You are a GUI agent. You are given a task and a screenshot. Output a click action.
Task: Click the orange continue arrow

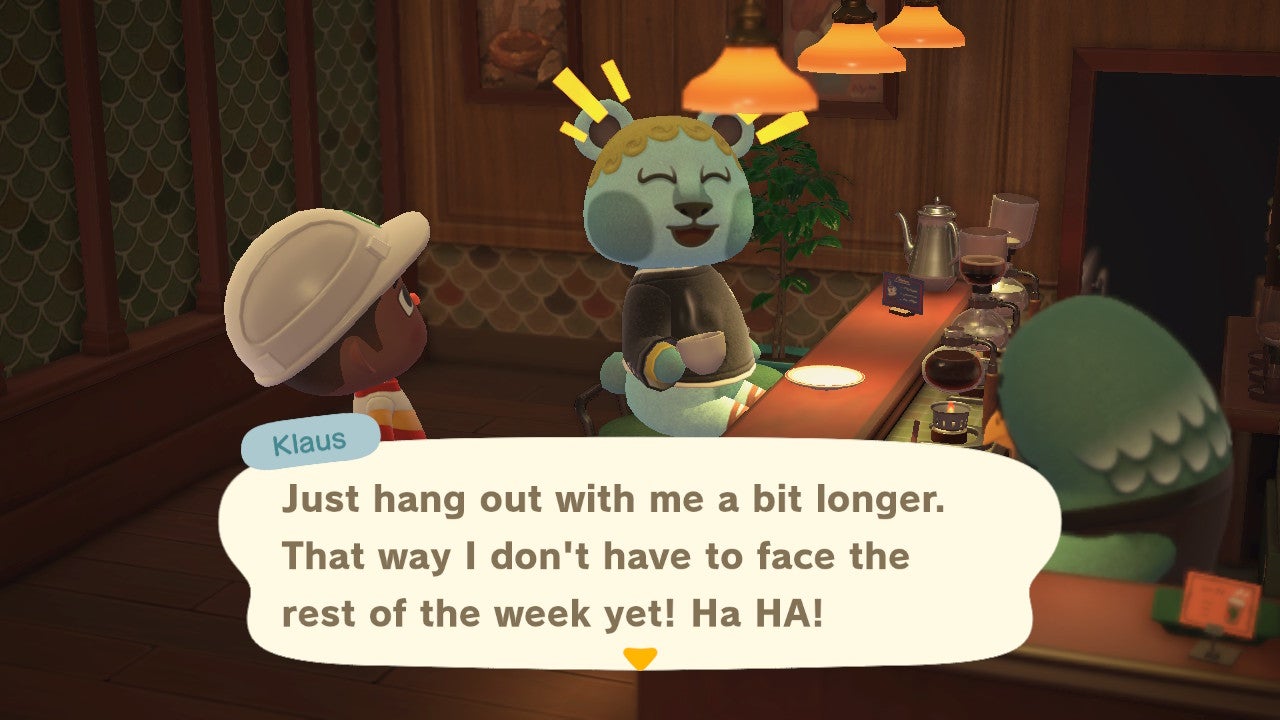(640, 659)
